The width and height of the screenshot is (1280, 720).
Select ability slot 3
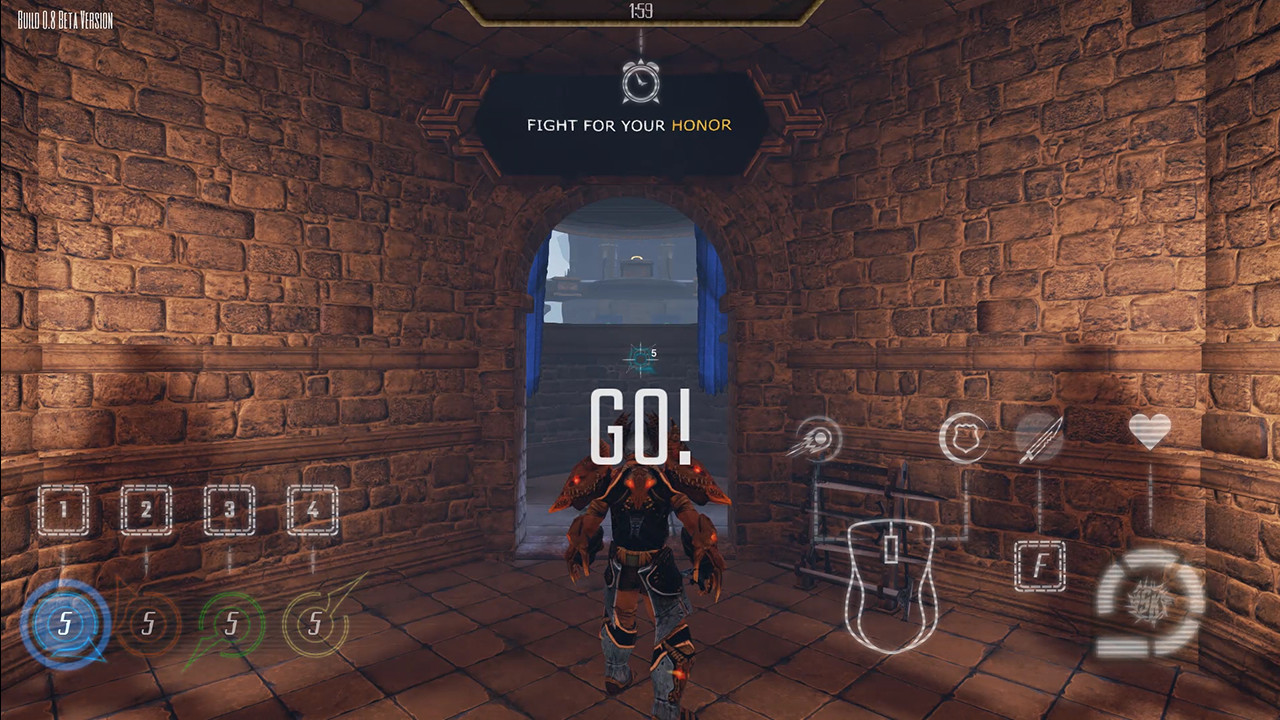click(230, 508)
